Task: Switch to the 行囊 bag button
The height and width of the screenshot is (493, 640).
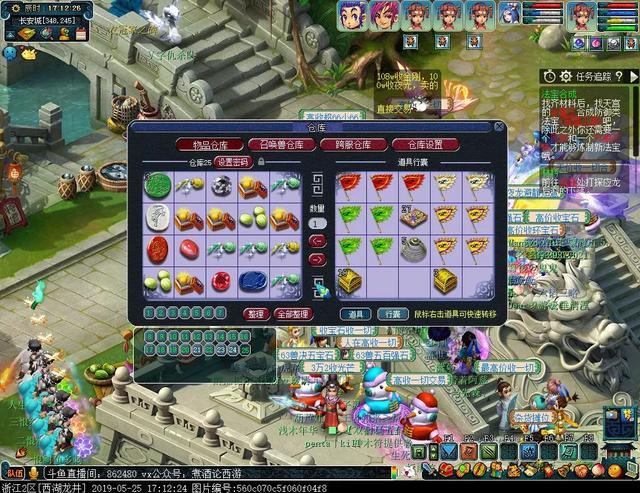Action: (394, 313)
